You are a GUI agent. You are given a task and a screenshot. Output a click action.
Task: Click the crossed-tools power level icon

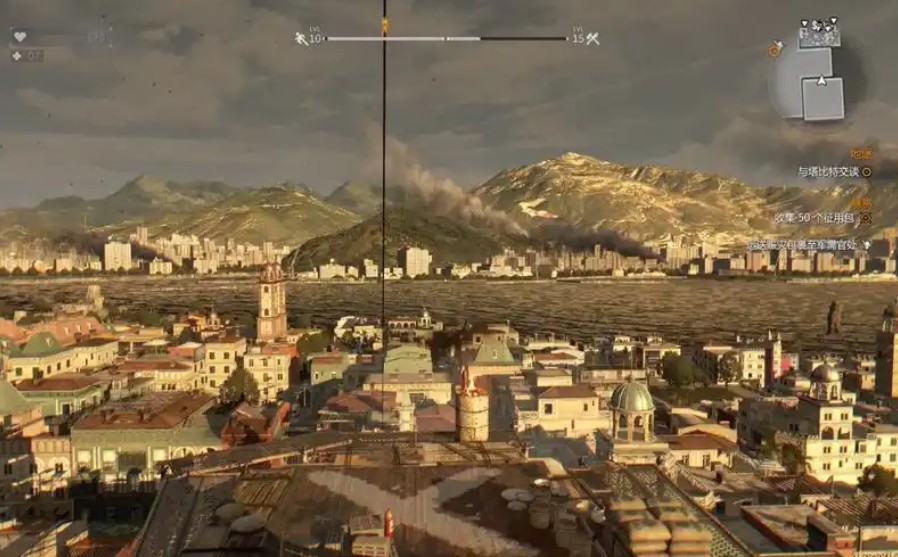(x=592, y=39)
